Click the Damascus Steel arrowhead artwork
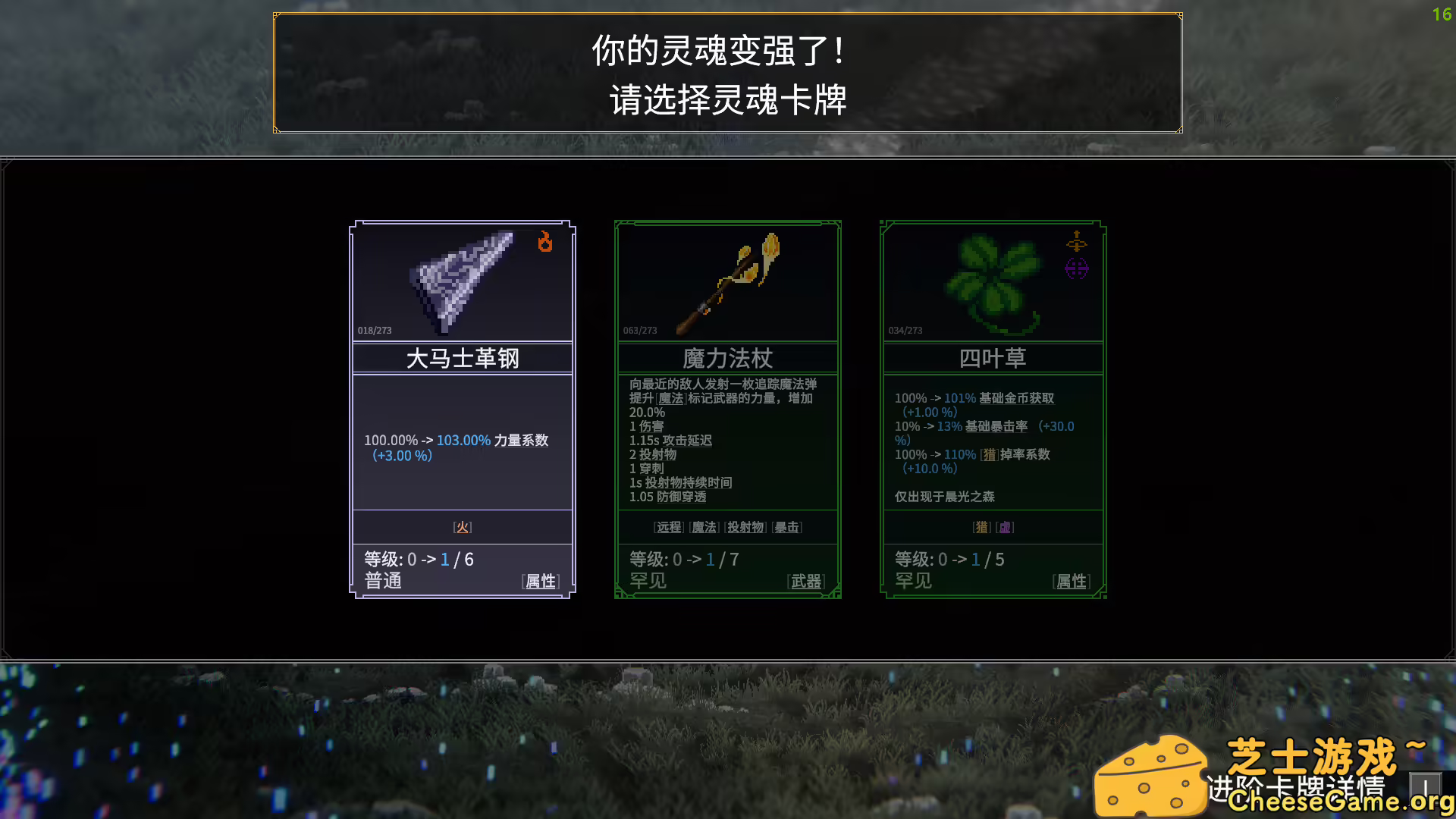The width and height of the screenshot is (1456, 819). click(x=461, y=281)
